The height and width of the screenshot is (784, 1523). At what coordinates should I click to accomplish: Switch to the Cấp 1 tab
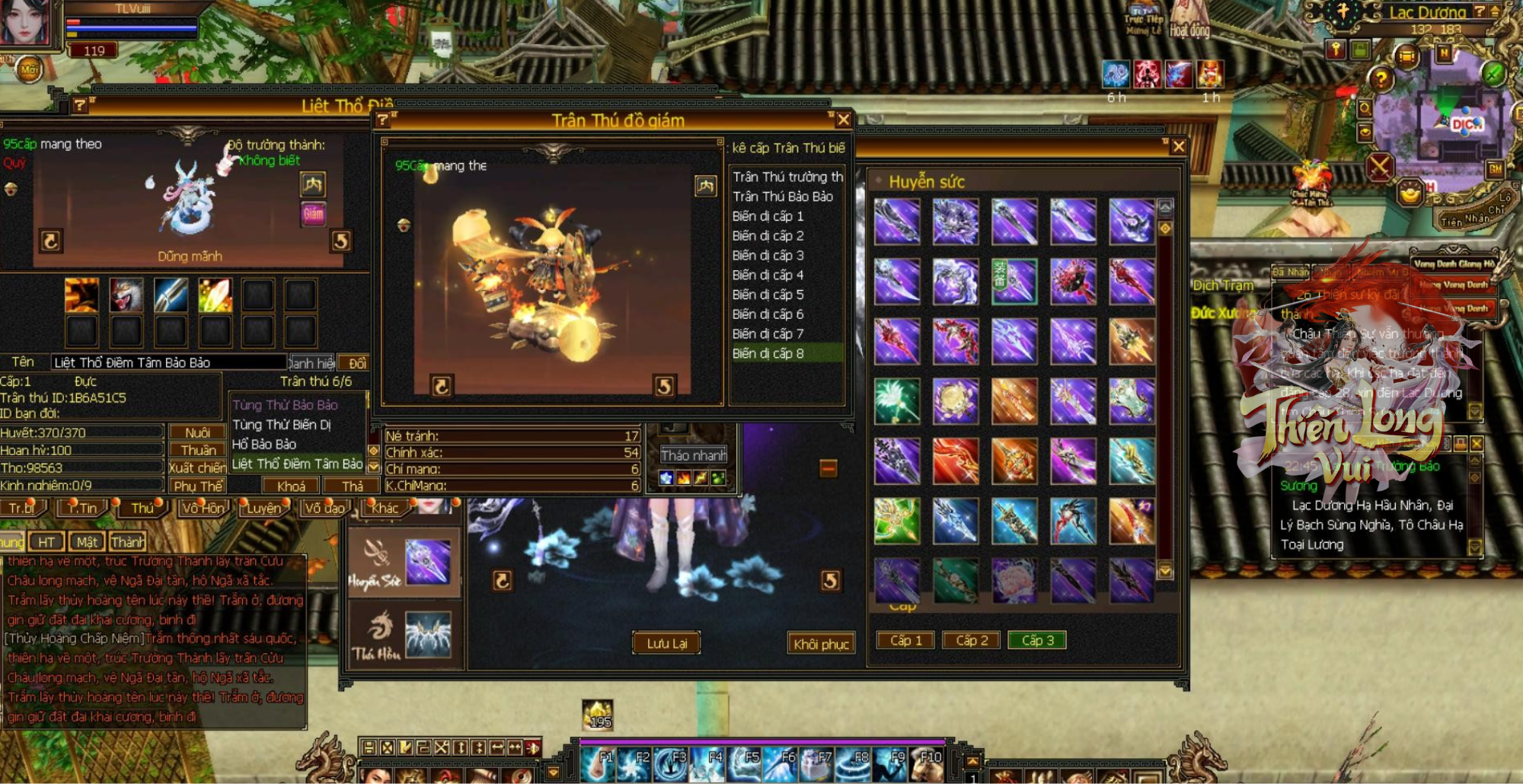pos(906,640)
